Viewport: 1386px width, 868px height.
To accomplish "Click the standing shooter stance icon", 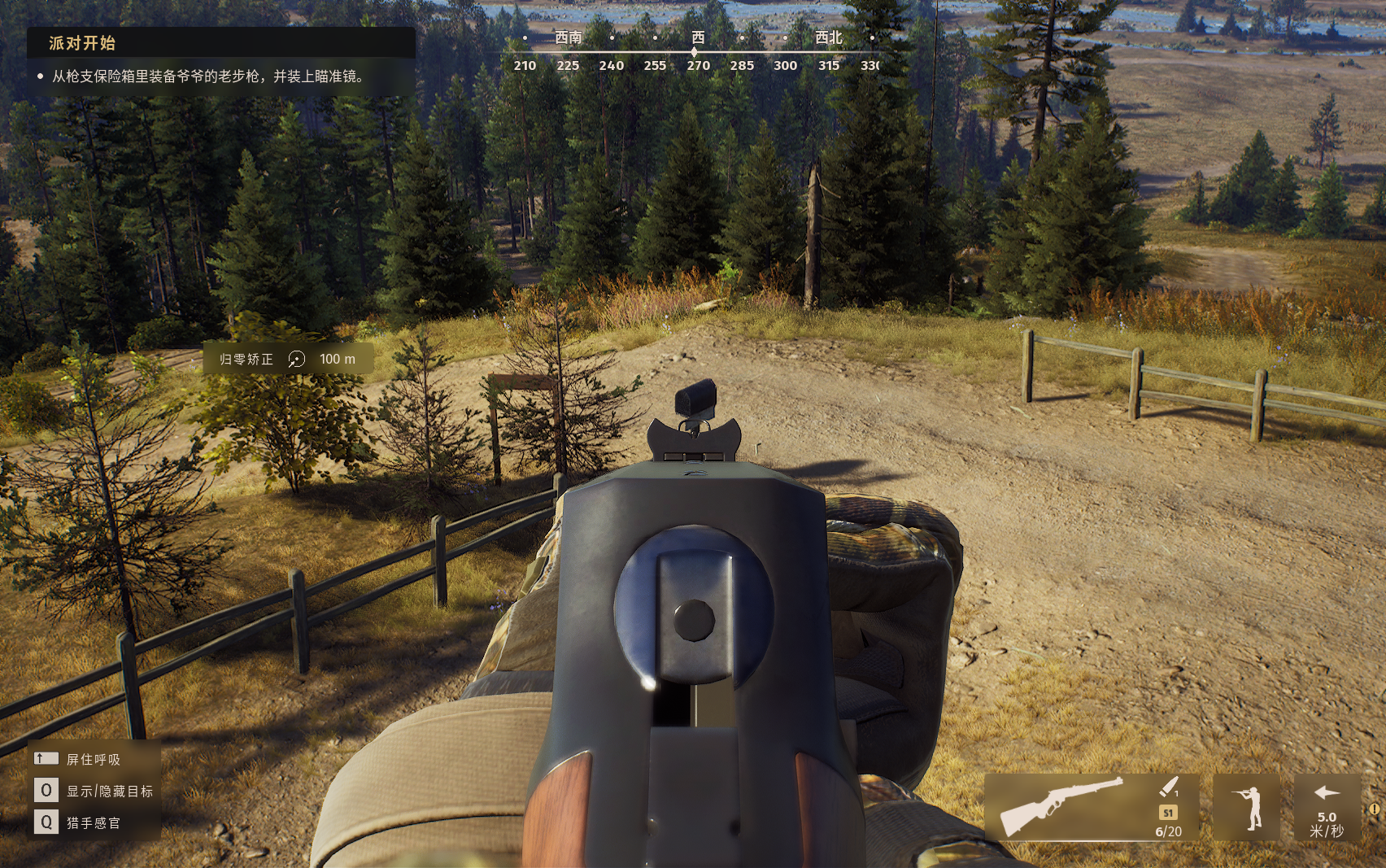I will tap(1247, 808).
